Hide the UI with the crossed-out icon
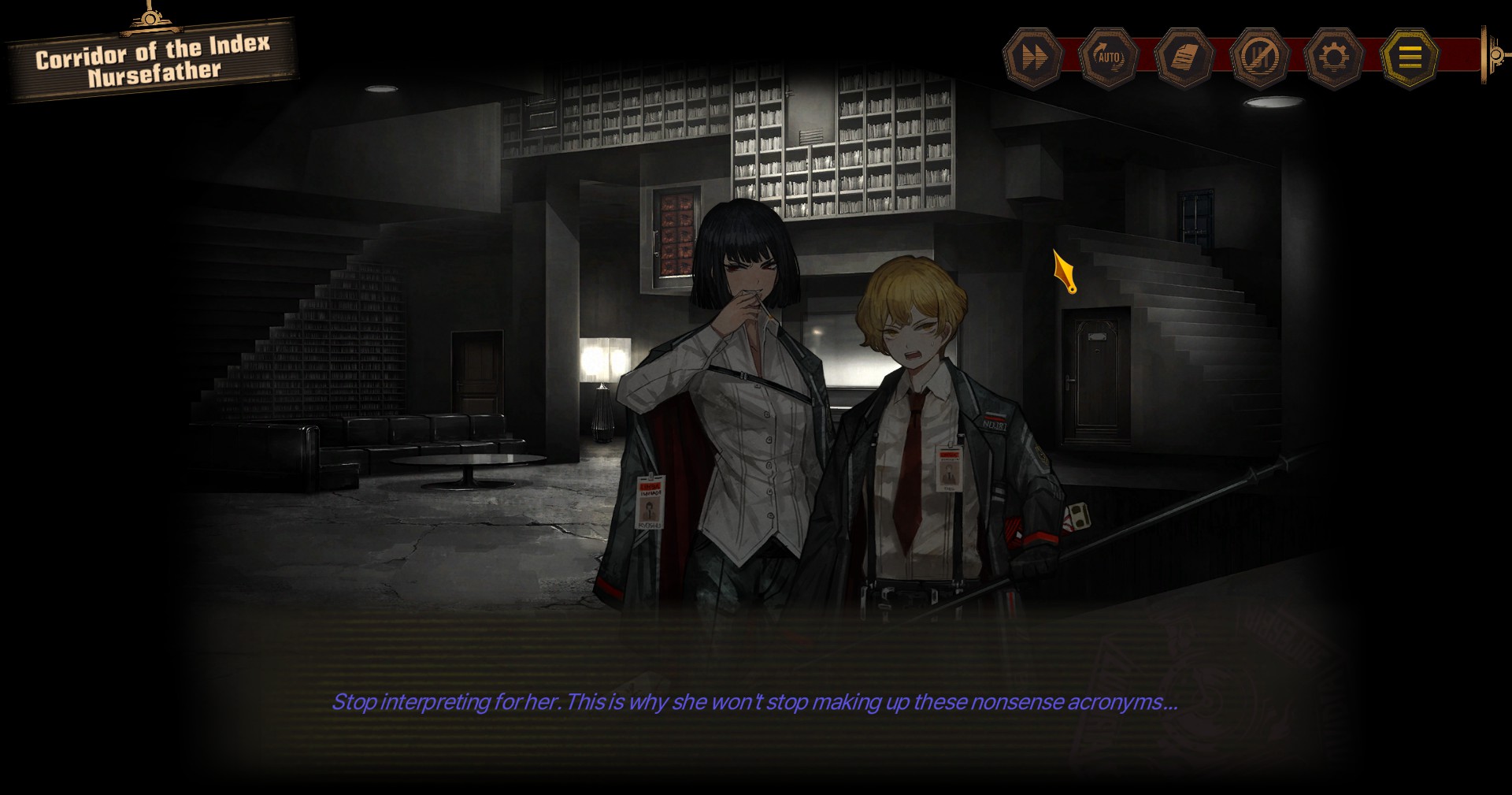1512x795 pixels. coord(1258,58)
